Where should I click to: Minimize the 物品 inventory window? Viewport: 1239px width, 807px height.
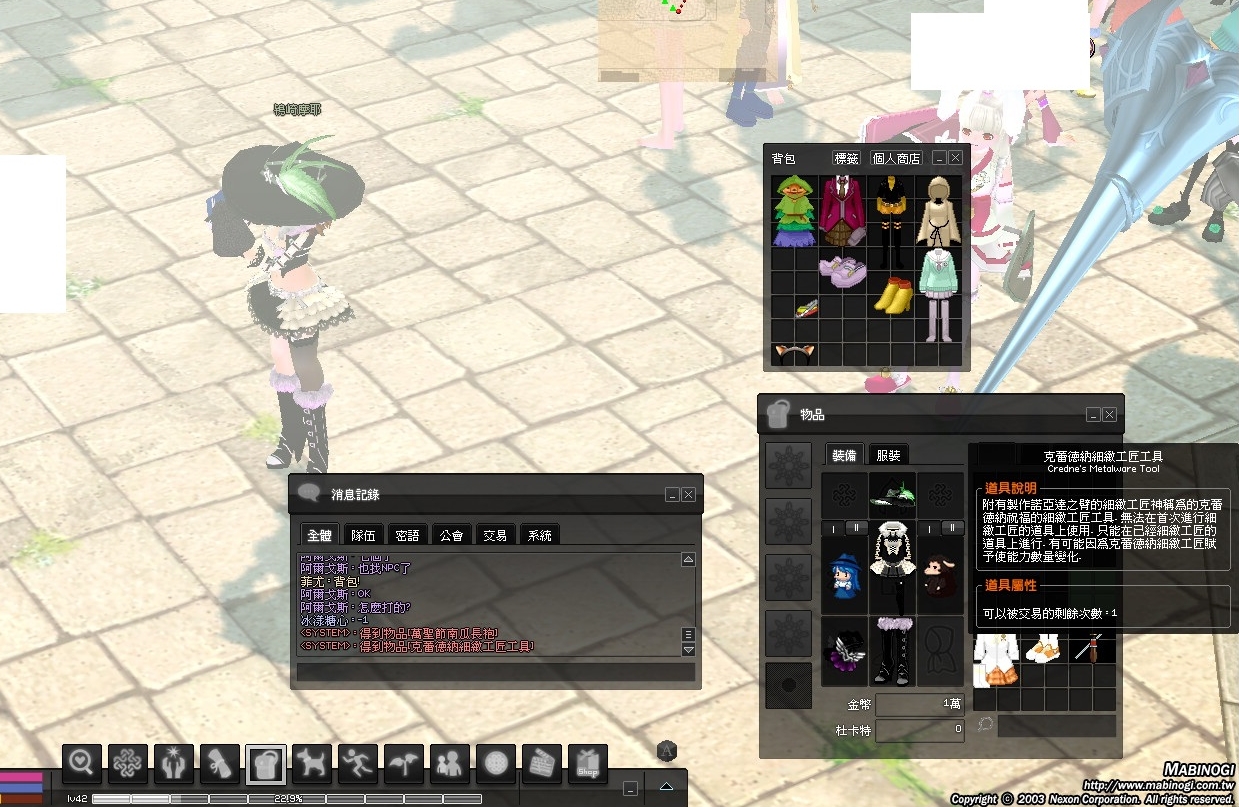[x=1093, y=414]
